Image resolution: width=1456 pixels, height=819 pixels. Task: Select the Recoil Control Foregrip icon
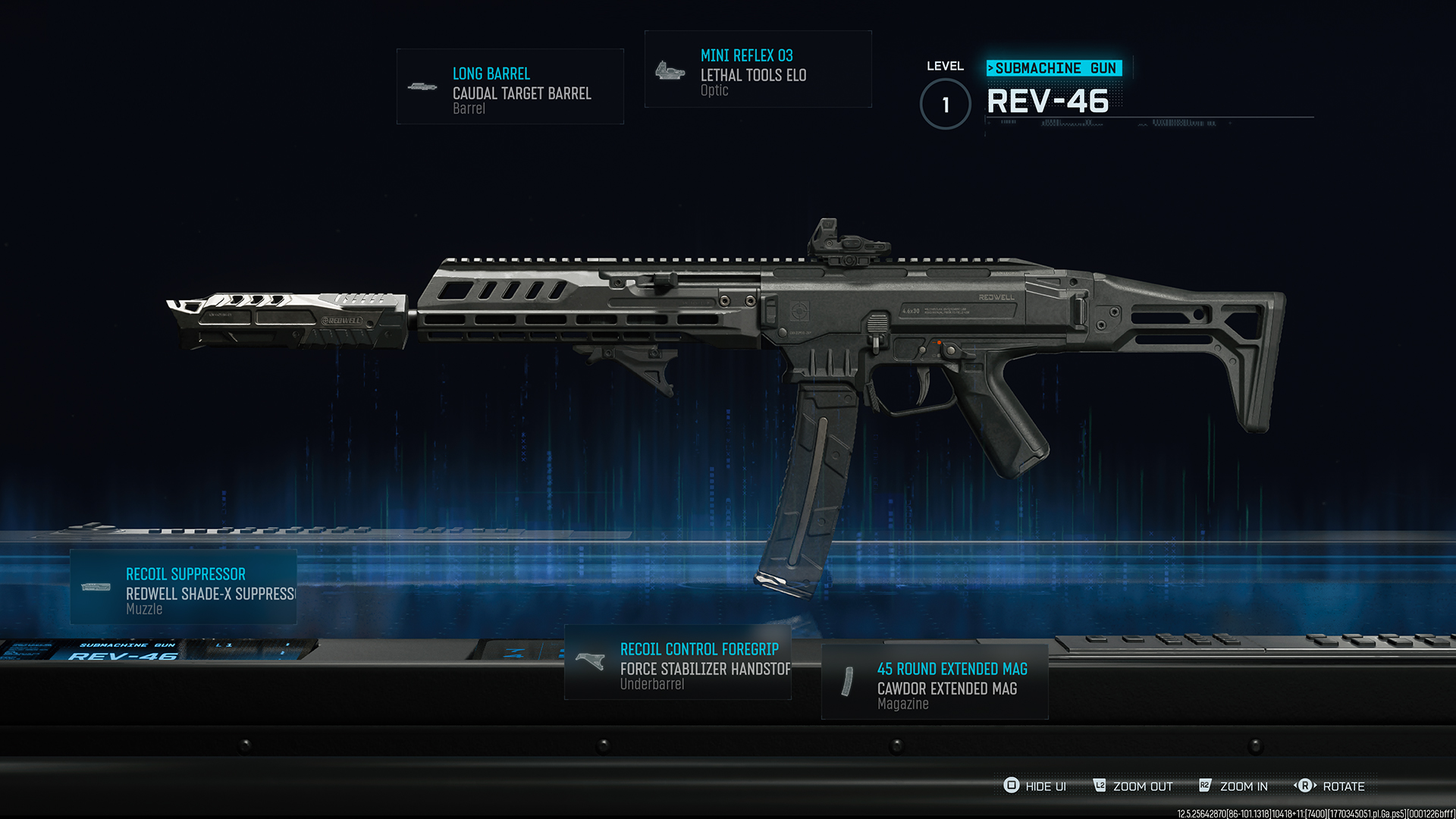pos(588,662)
